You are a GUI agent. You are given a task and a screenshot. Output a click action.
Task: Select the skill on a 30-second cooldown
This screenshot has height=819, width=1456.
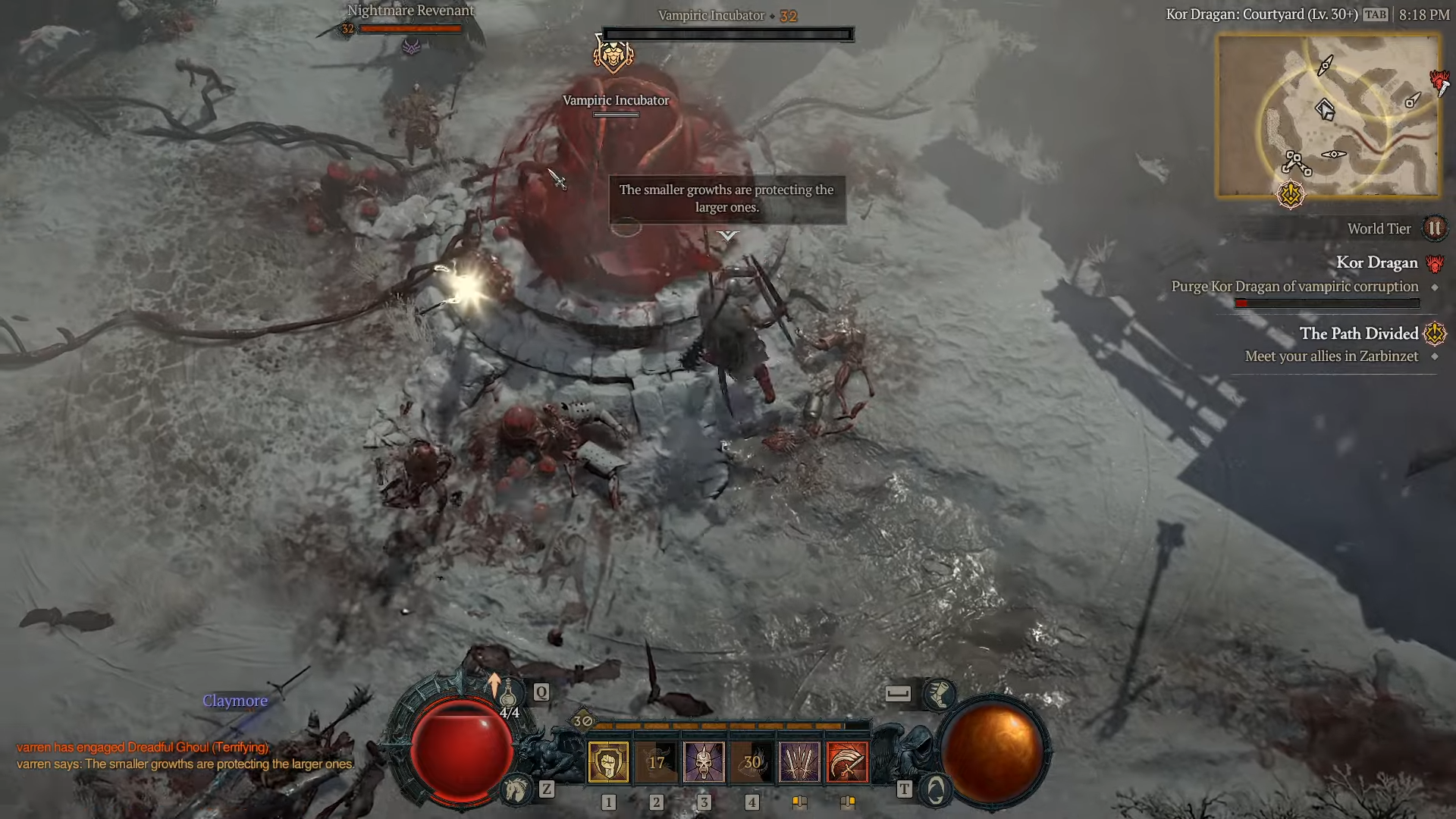[x=752, y=761]
